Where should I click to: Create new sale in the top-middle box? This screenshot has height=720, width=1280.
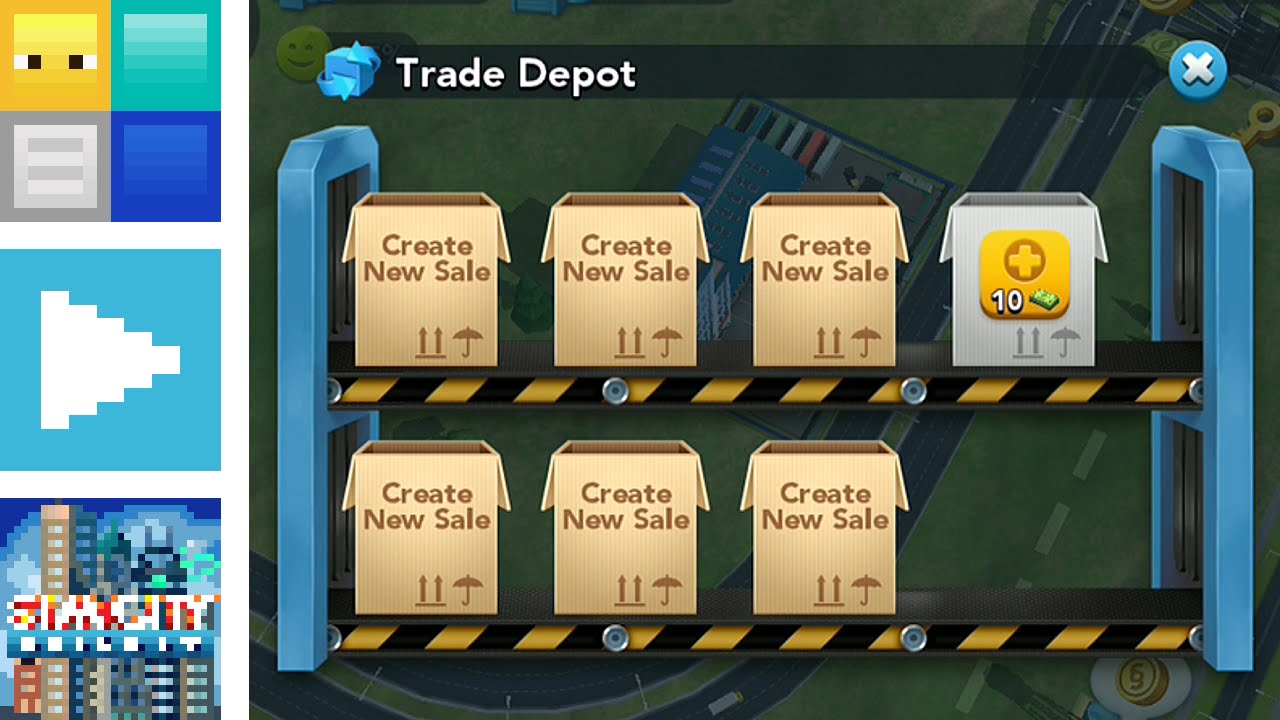pyautogui.click(x=625, y=280)
